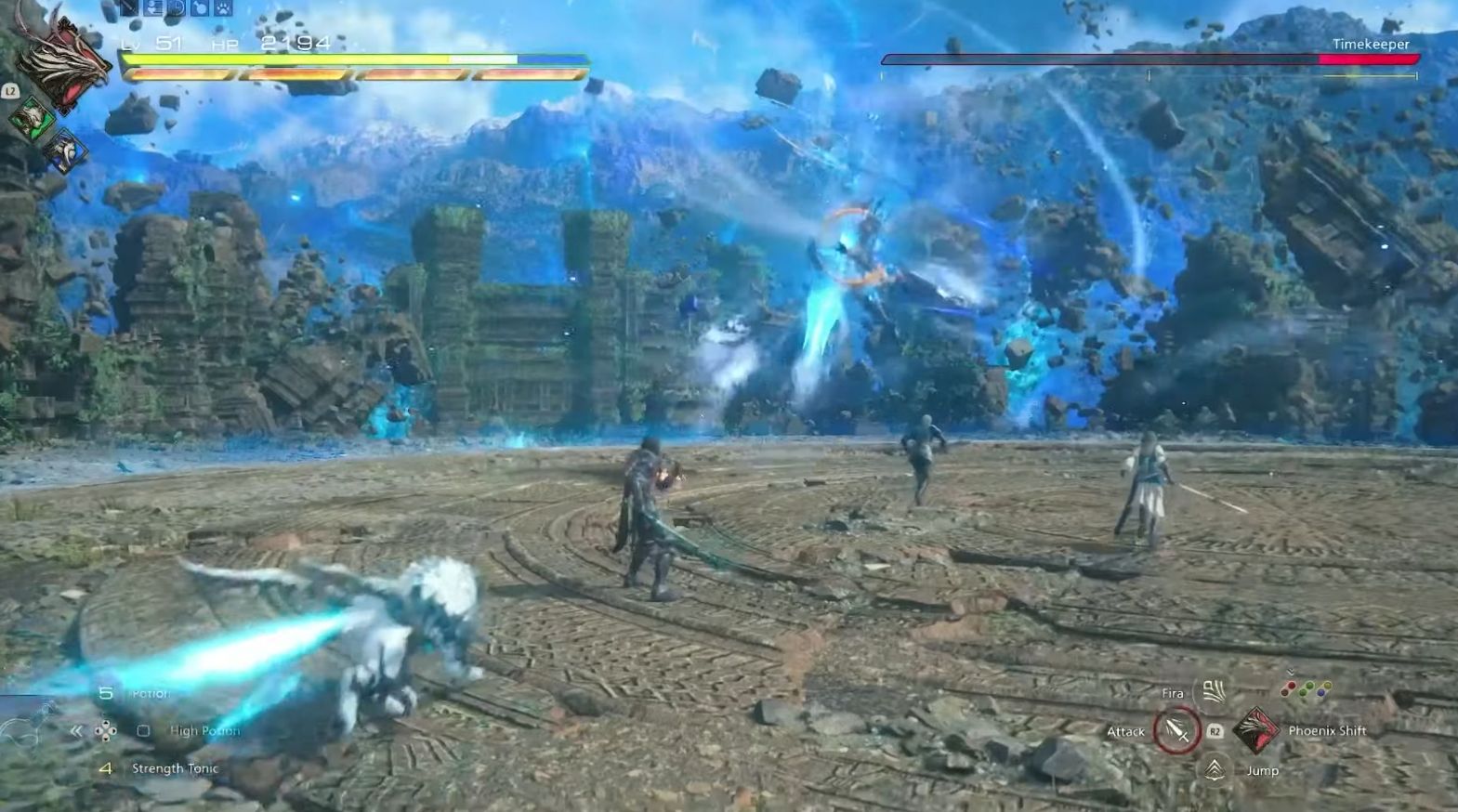The width and height of the screenshot is (1458, 812).
Task: Click the Square button prompt beside High Potion
Action: (142, 731)
